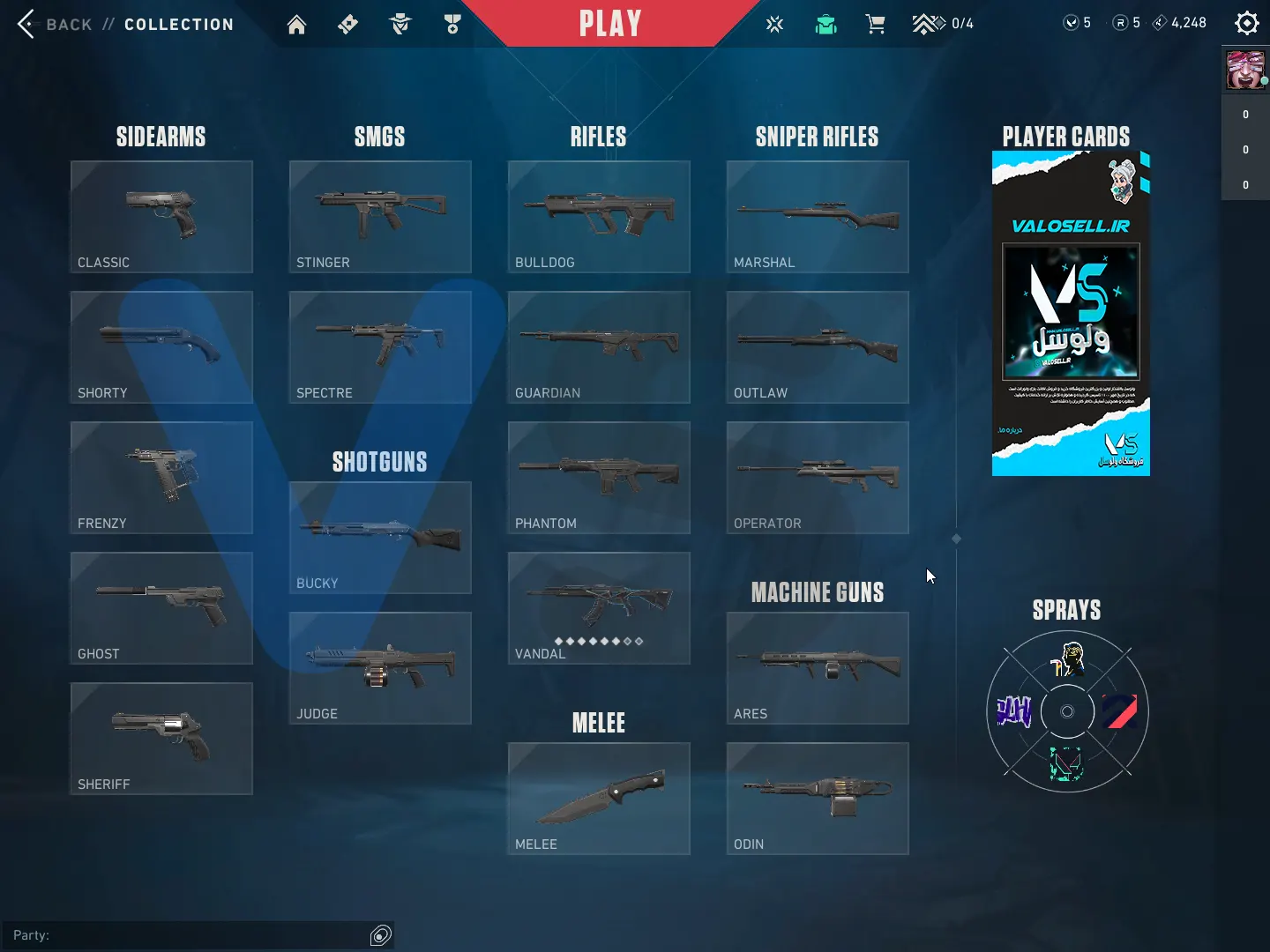The width and height of the screenshot is (1270, 952).
Task: Open the Ghost pistol skin slot
Action: [x=161, y=608]
